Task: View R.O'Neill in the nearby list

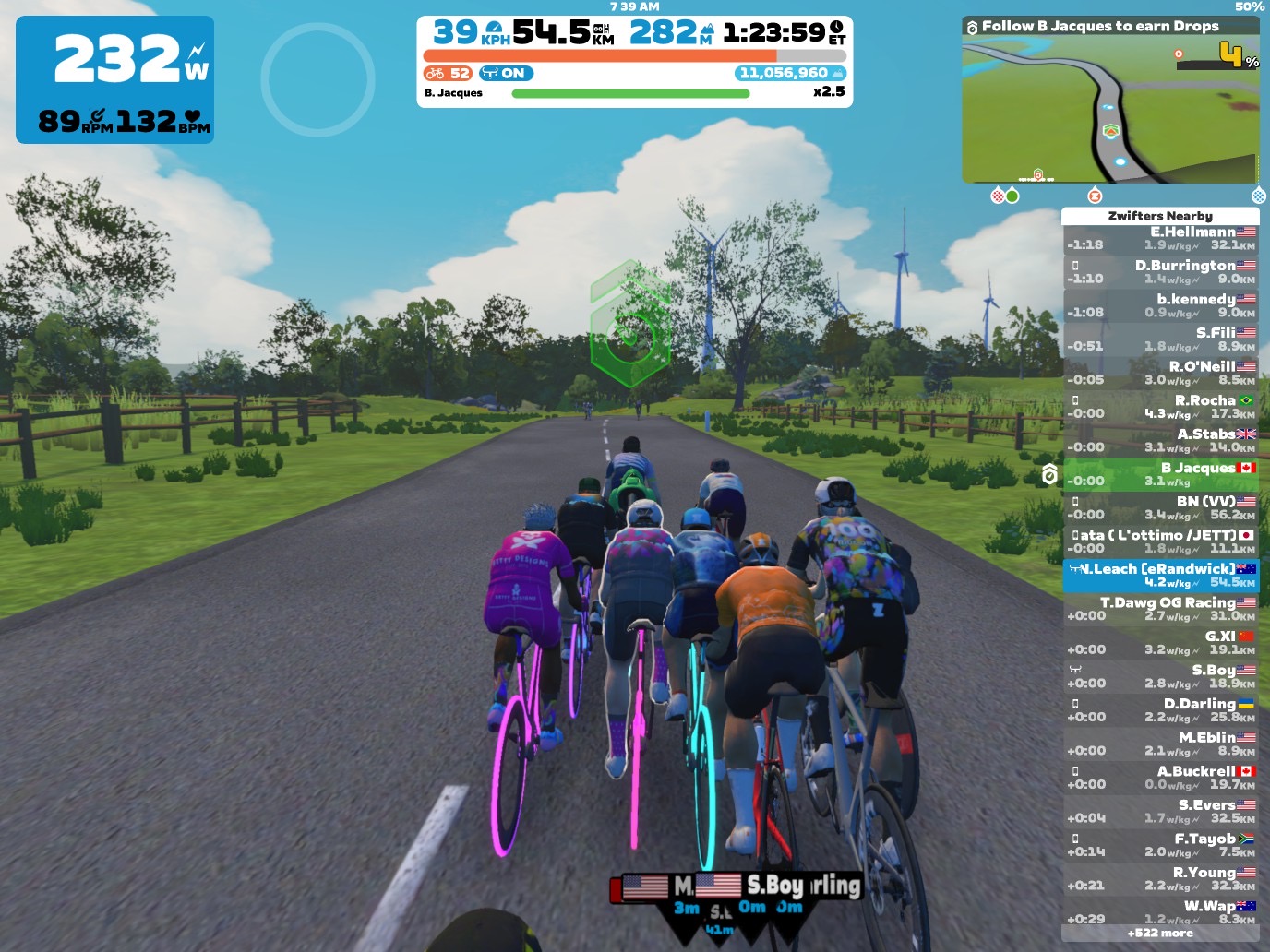Action: coord(1160,373)
